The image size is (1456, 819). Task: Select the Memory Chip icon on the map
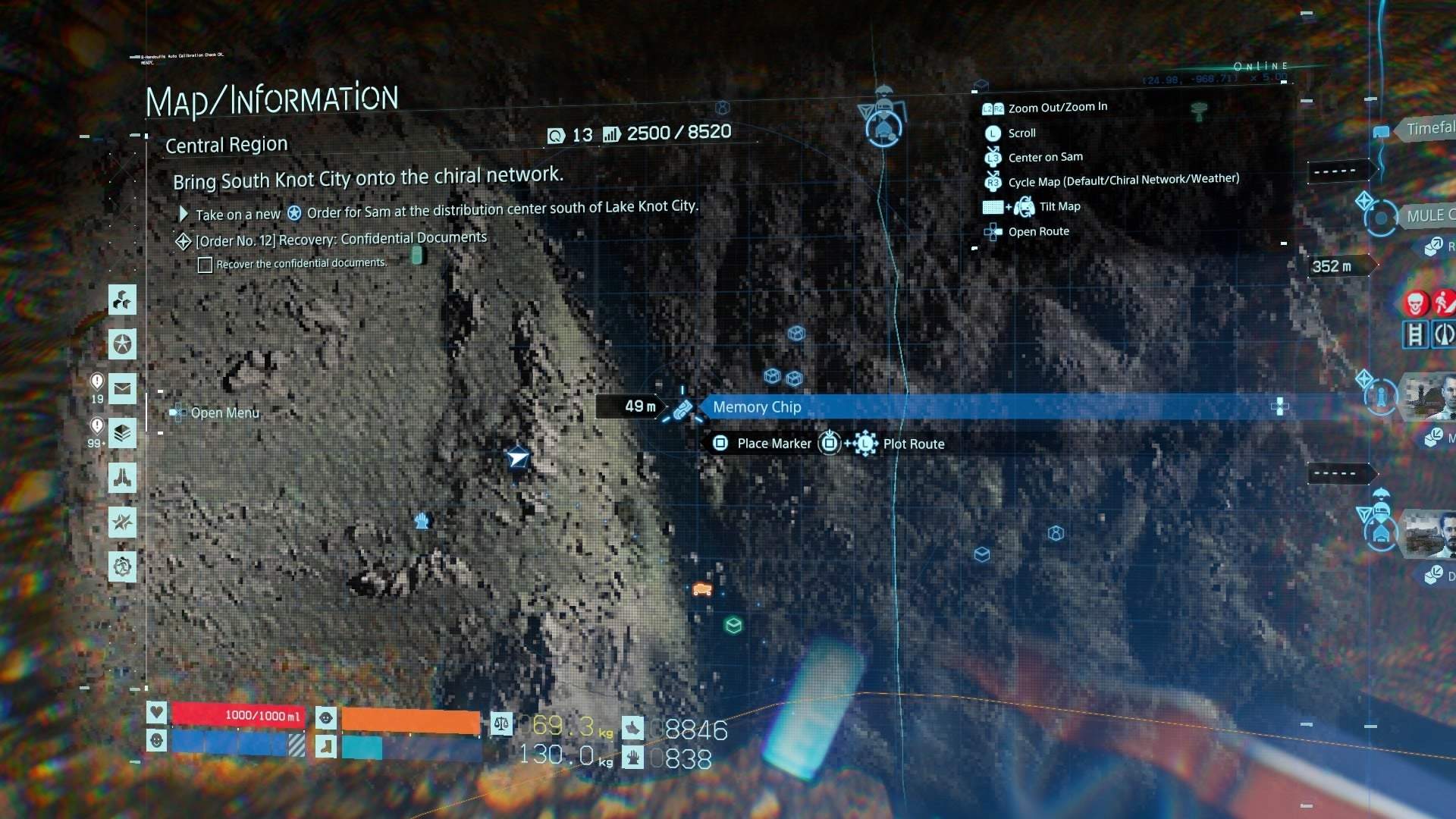point(683,409)
